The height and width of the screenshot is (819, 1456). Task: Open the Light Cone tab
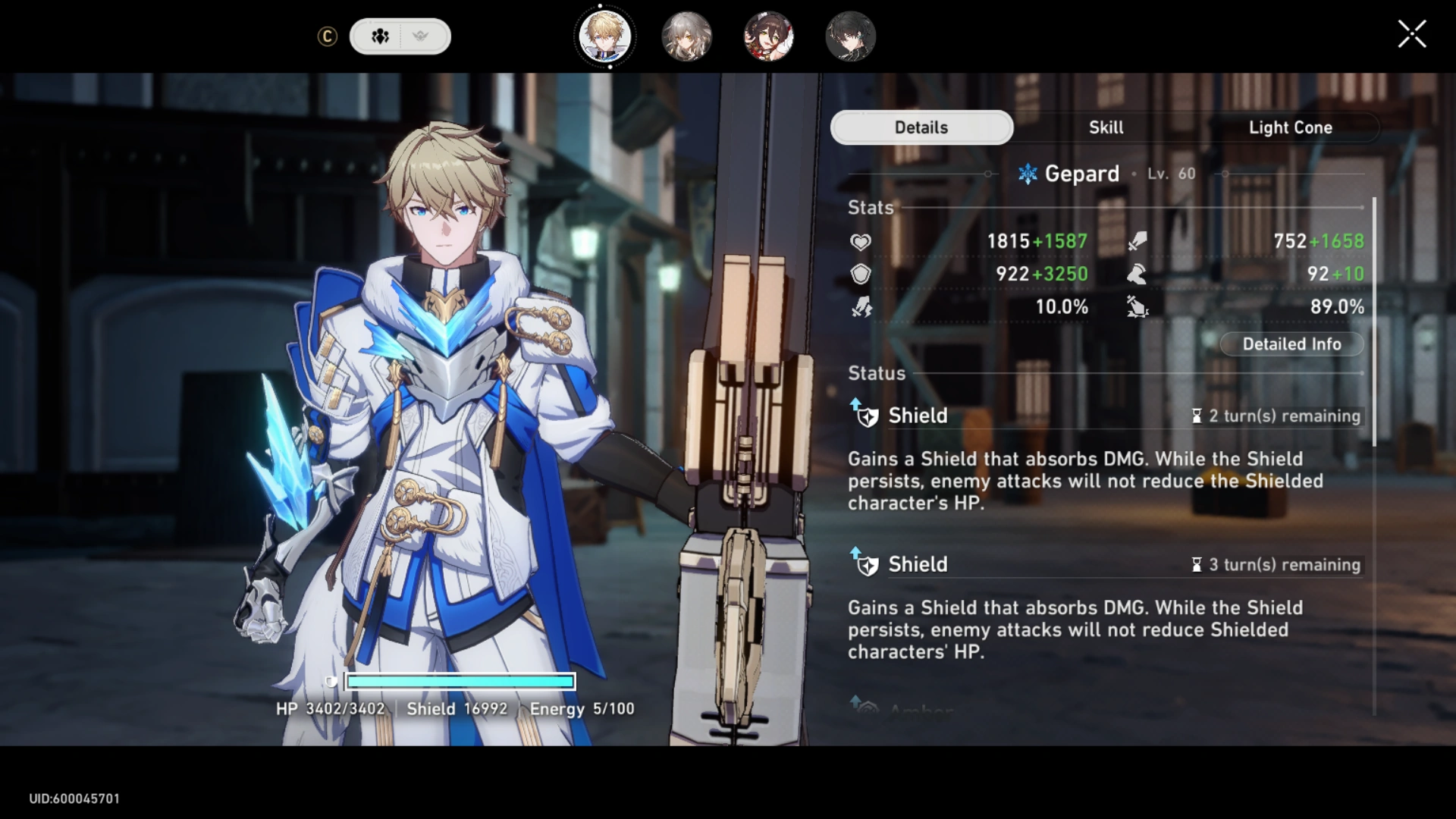(x=1291, y=127)
